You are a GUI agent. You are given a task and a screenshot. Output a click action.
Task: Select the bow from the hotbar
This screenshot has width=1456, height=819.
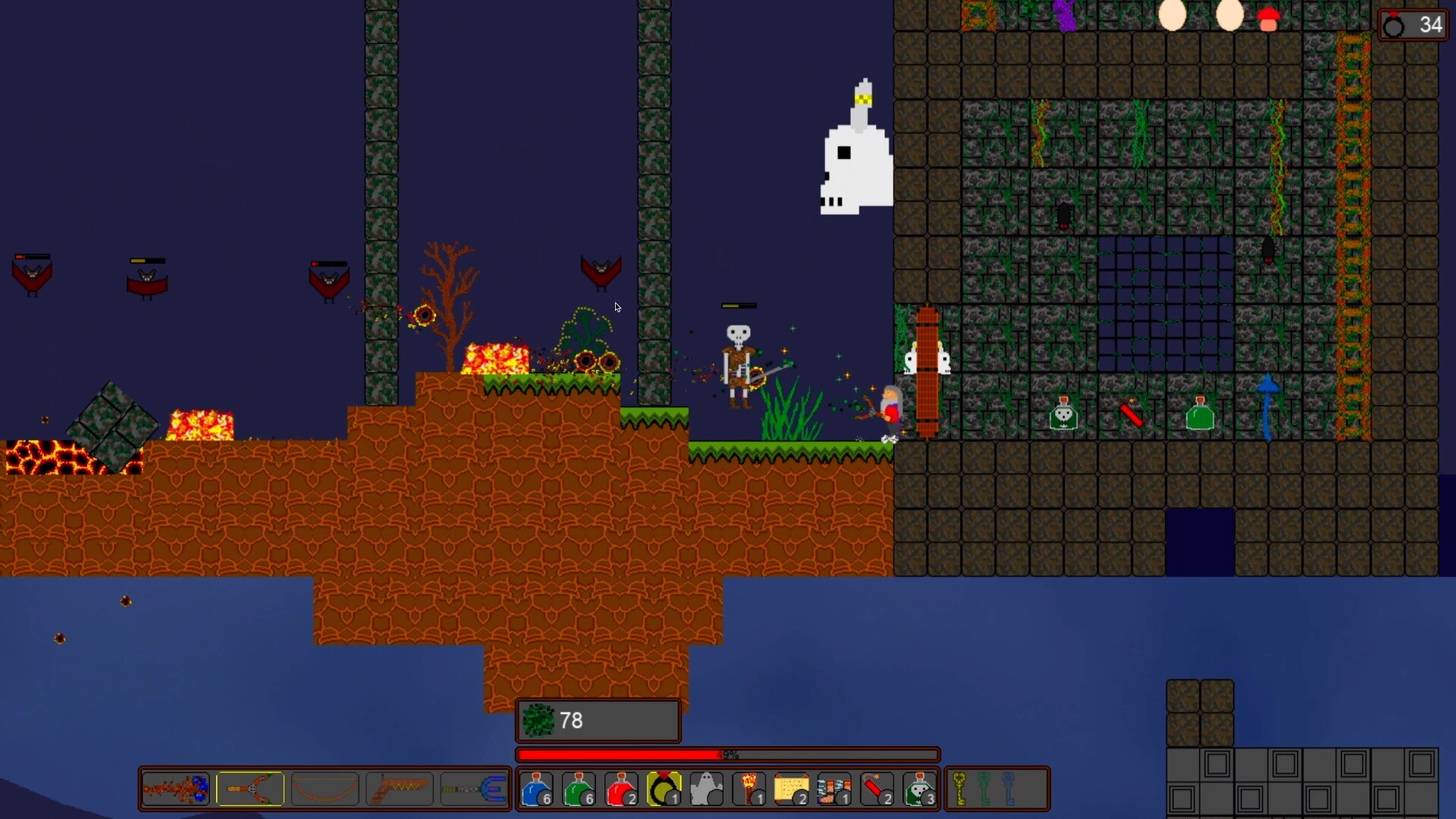325,789
